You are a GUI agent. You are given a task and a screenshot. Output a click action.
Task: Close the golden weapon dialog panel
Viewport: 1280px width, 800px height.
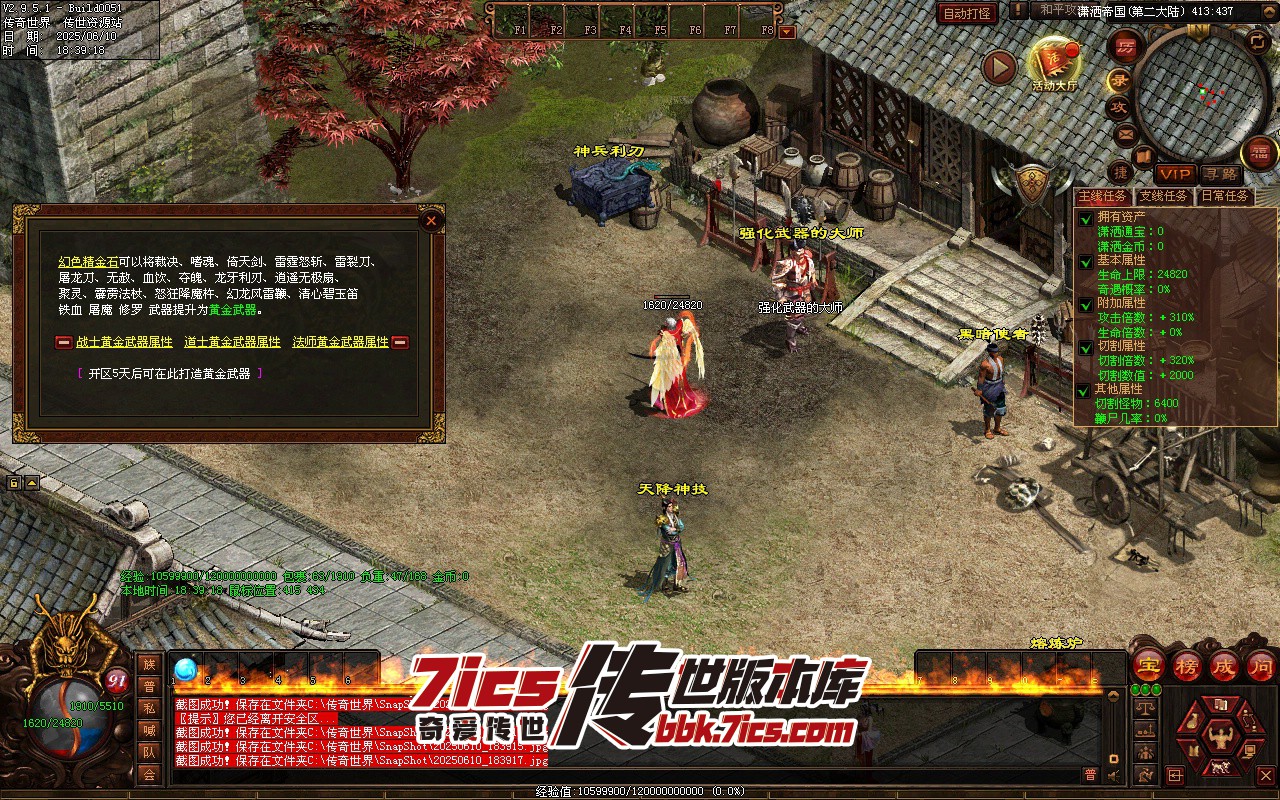pos(431,220)
